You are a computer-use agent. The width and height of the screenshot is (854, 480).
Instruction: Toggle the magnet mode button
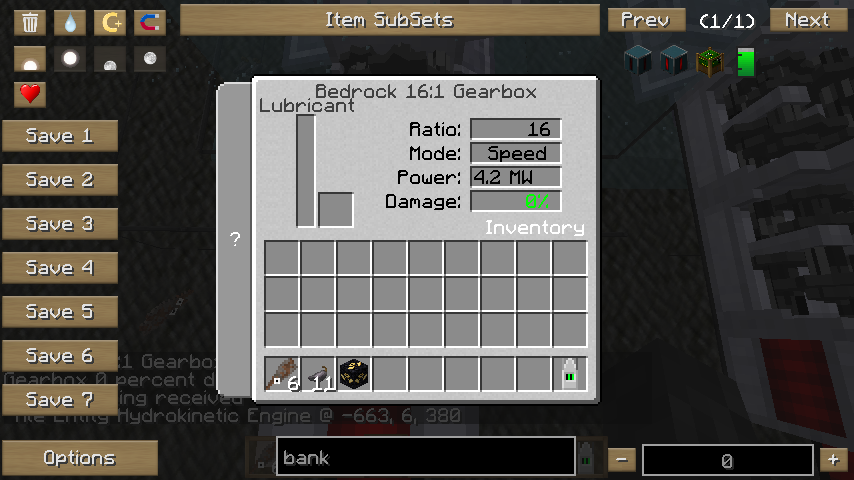[149, 22]
